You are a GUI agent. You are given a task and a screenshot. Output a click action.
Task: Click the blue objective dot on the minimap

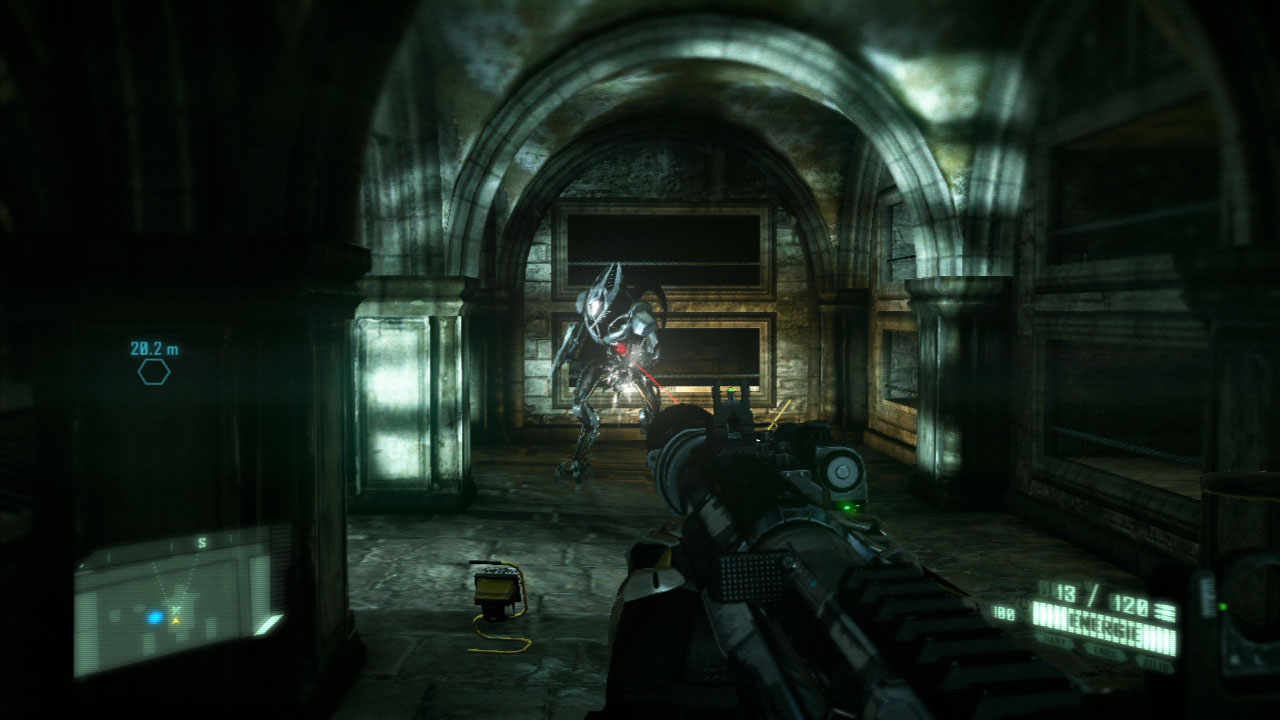click(x=155, y=617)
